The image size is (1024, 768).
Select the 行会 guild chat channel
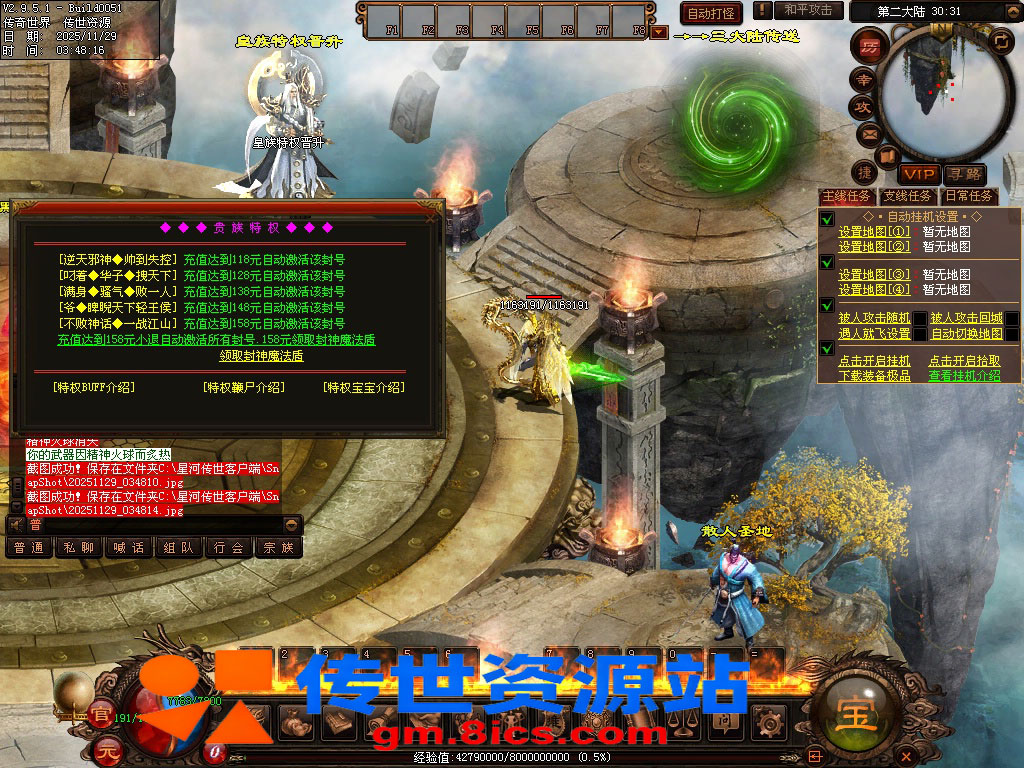pos(229,547)
